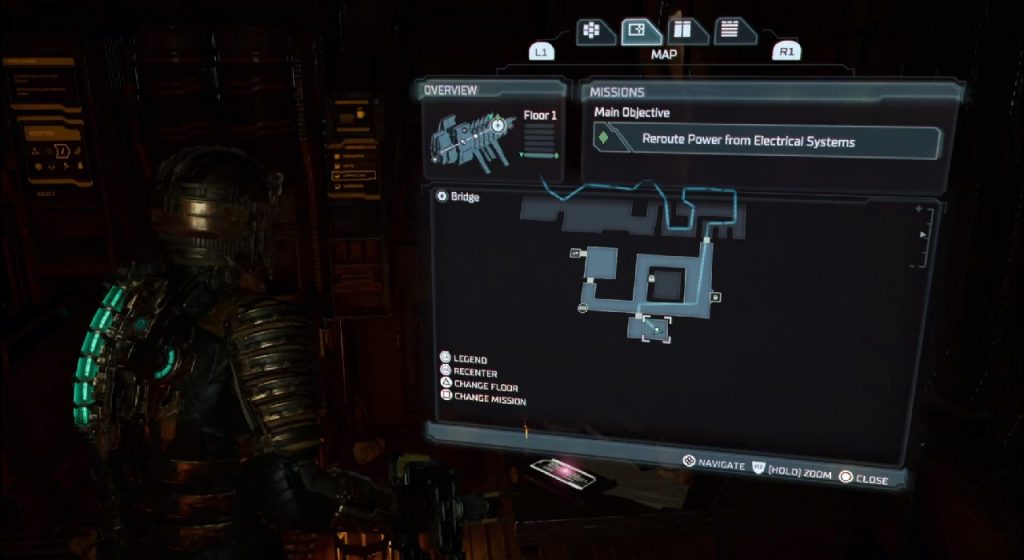Switch to the grid-icon inventory tab
Image resolution: width=1024 pixels, height=560 pixels.
(592, 30)
